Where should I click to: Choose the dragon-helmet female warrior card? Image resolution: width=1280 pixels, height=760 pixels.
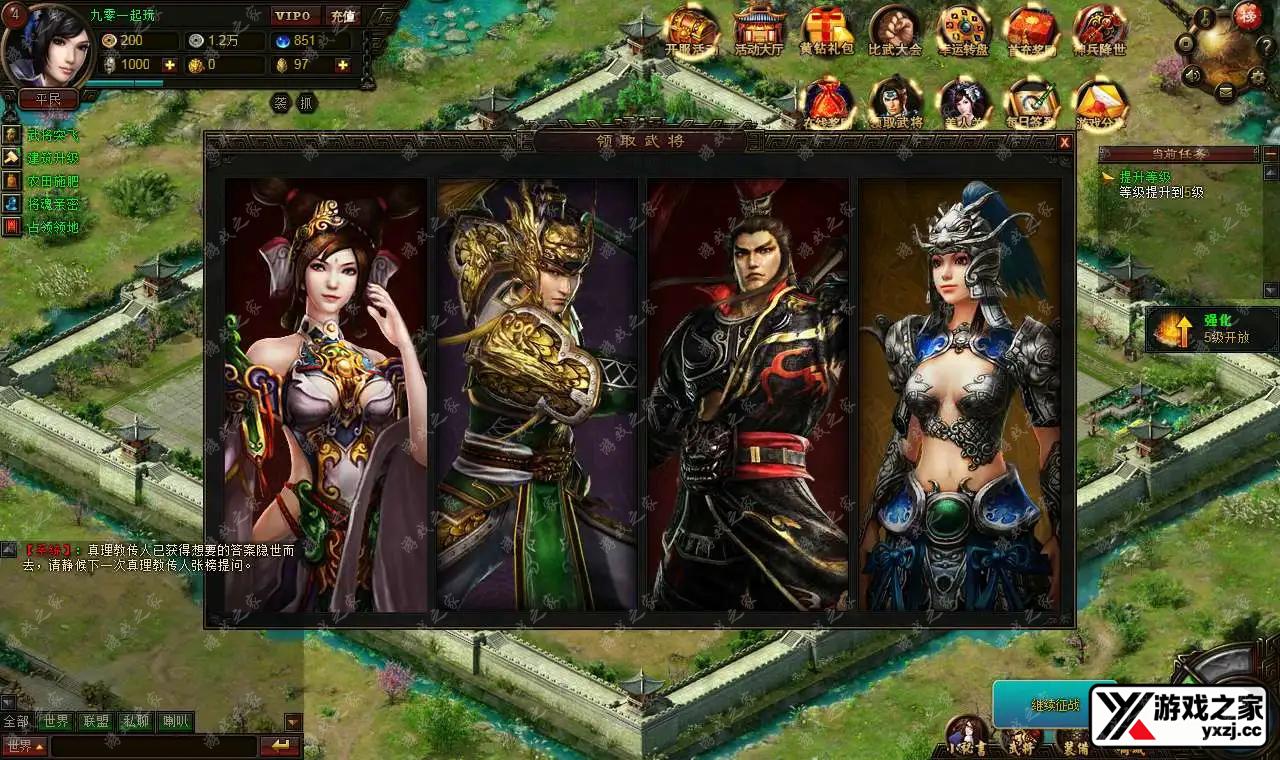click(960, 395)
